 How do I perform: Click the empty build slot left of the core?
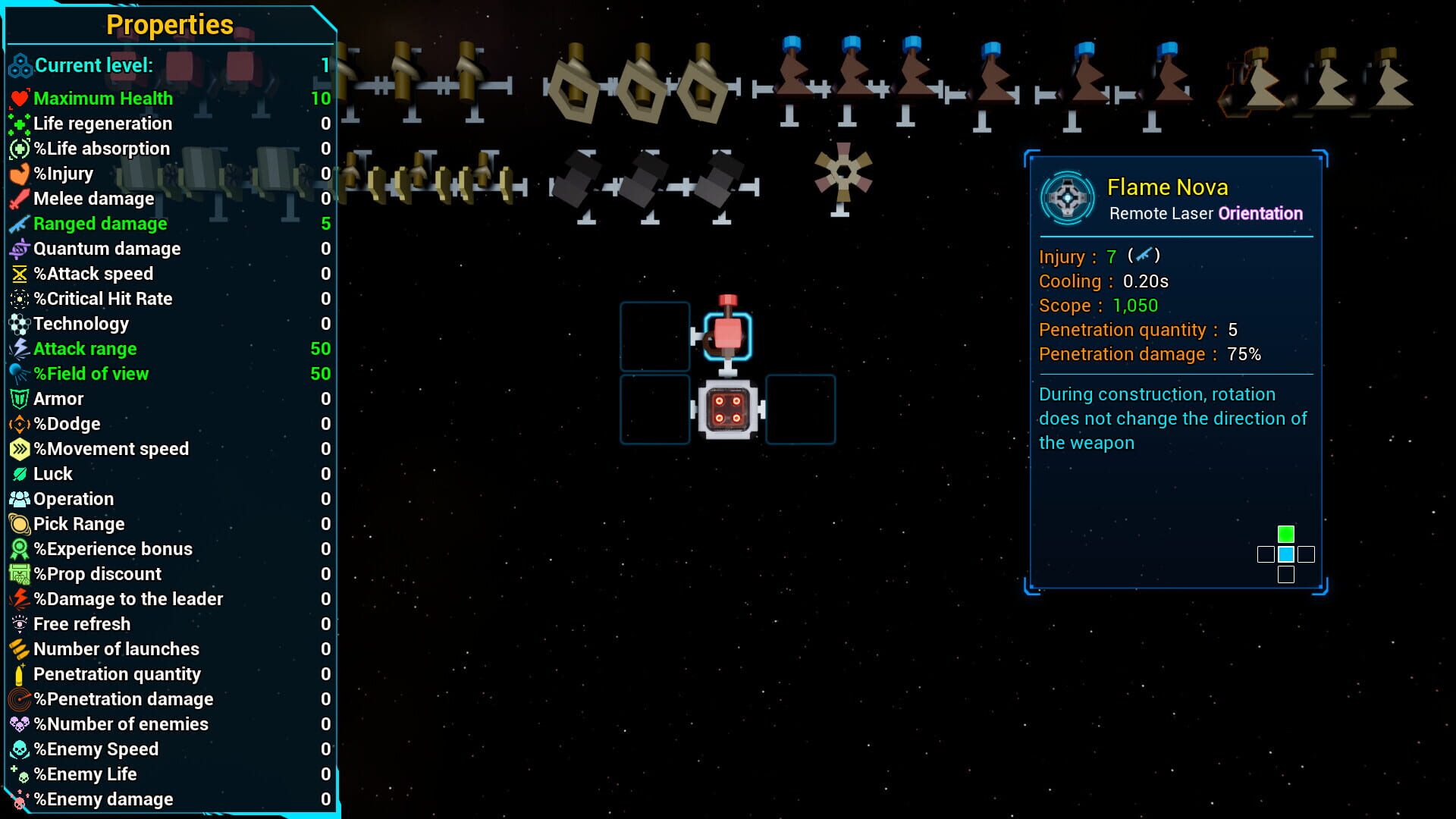(654, 408)
